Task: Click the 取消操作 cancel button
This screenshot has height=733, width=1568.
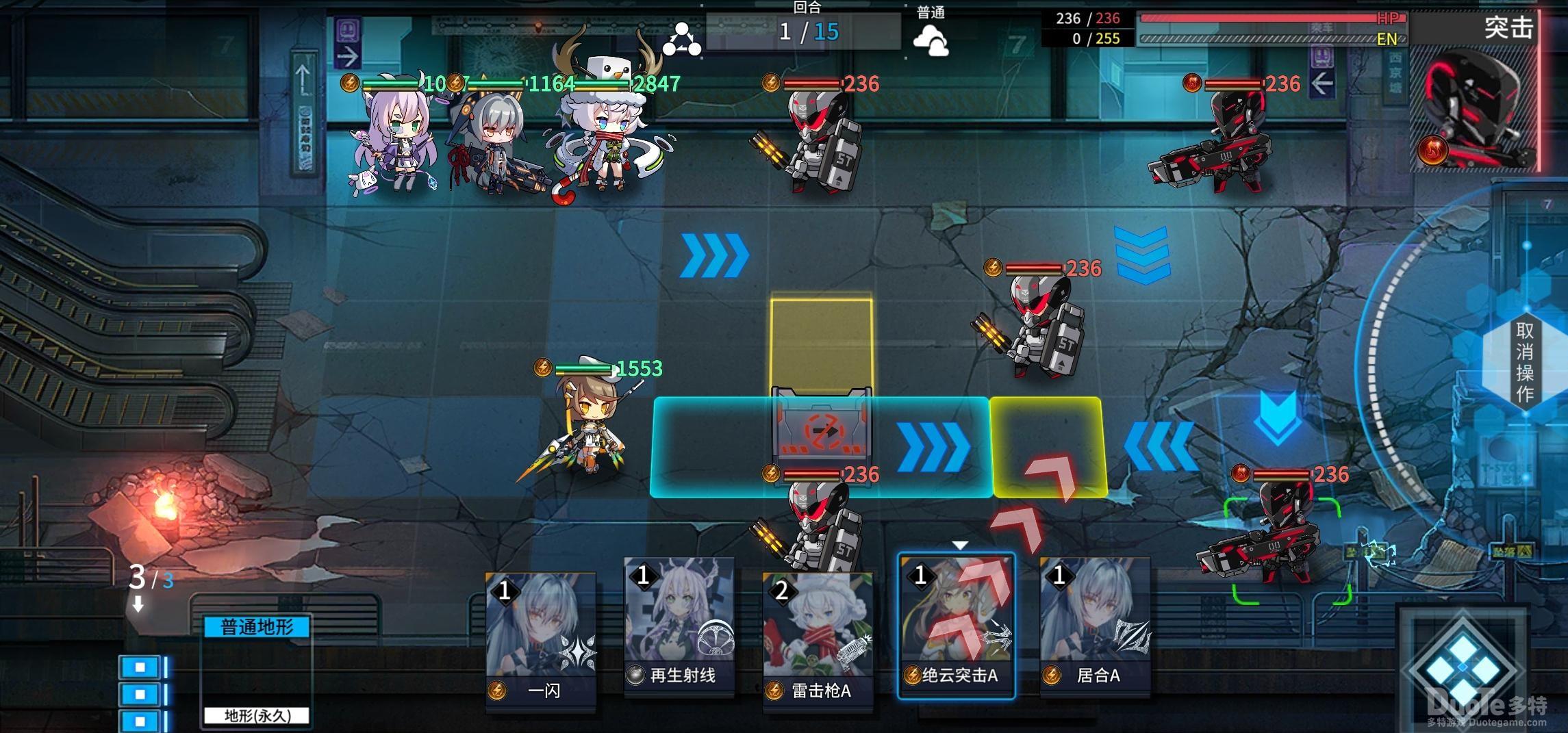Action: 1524,361
